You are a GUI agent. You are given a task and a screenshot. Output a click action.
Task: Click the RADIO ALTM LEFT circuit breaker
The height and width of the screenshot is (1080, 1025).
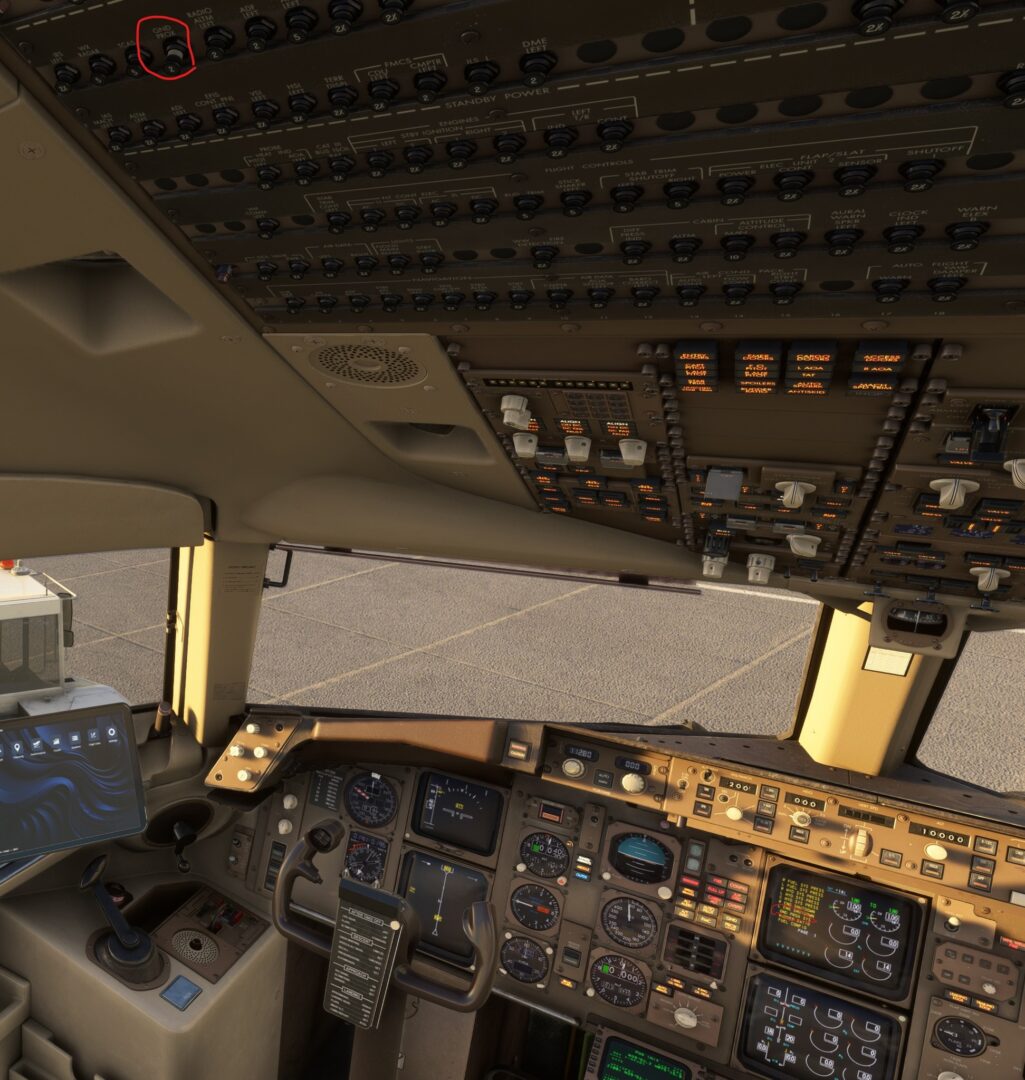(217, 38)
